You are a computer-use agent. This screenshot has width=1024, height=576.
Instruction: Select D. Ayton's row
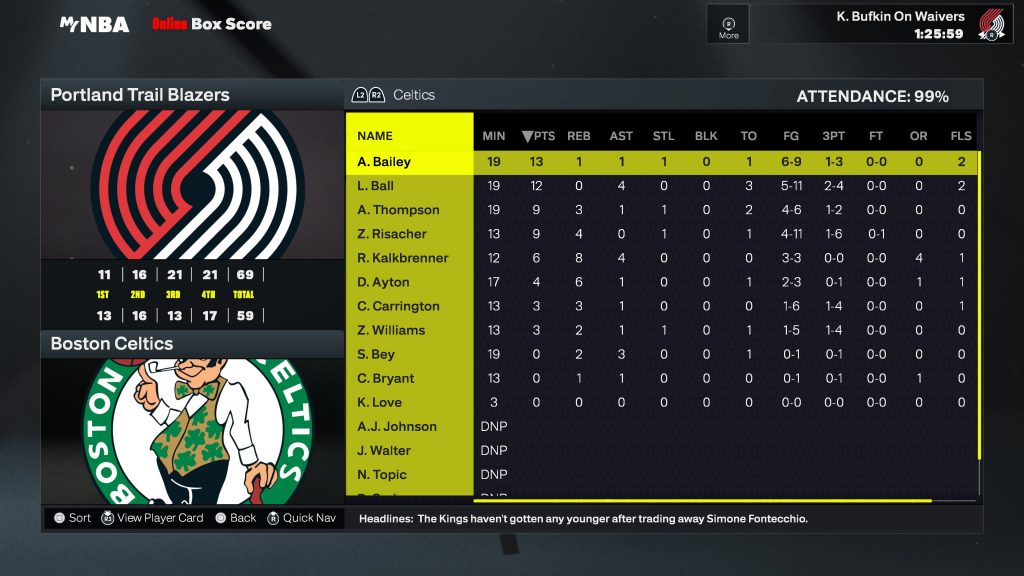tap(384, 282)
